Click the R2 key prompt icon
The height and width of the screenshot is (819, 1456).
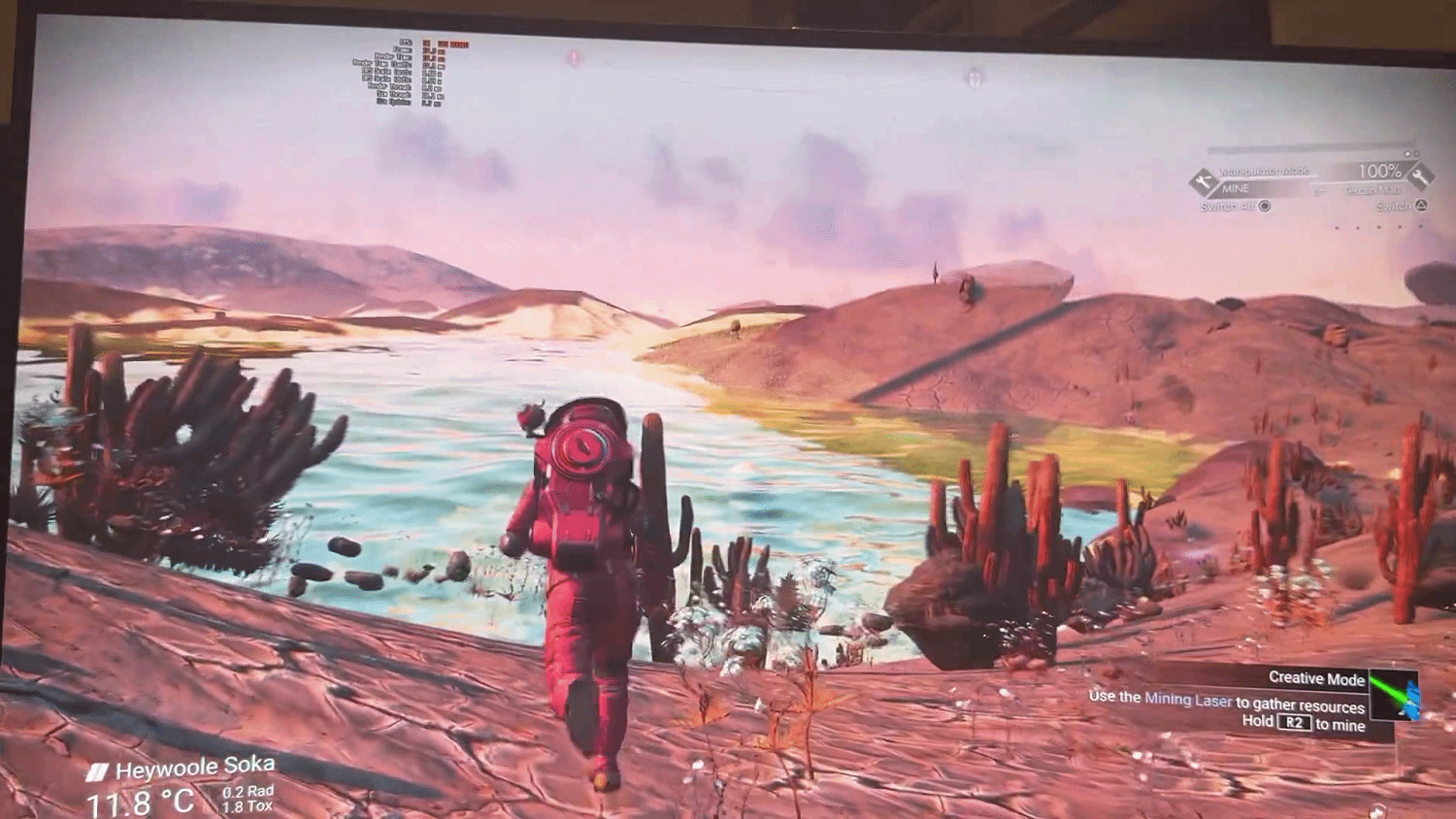1293,722
